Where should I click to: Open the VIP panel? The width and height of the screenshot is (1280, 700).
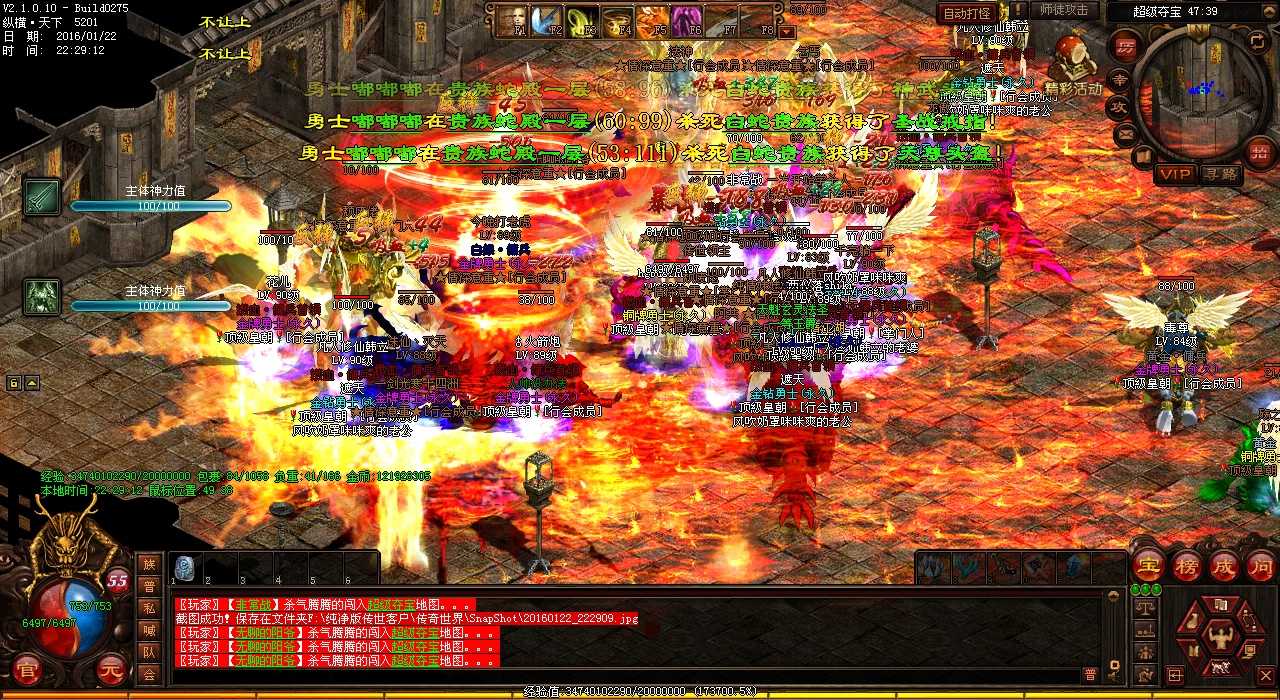(x=1176, y=174)
